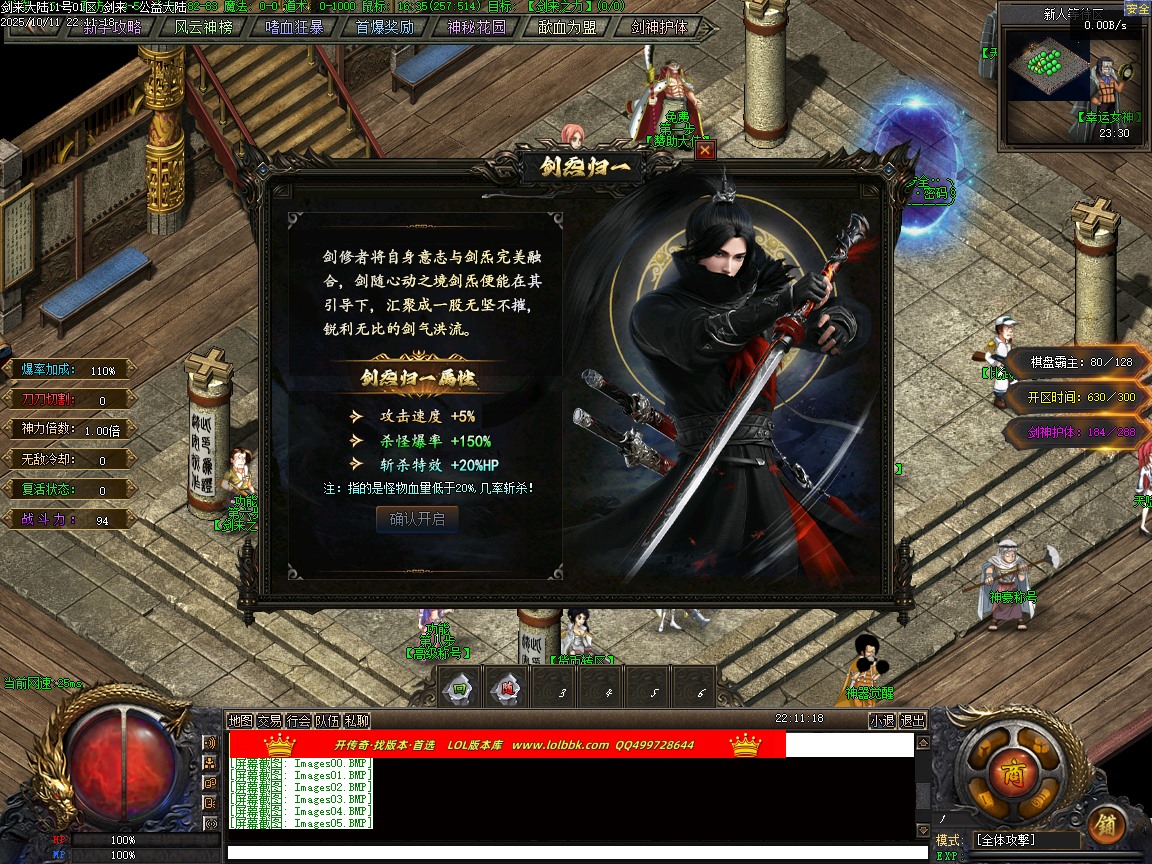The height and width of the screenshot is (864, 1152).
Task: Enter the 神秘花园 menu
Action: click(476, 27)
